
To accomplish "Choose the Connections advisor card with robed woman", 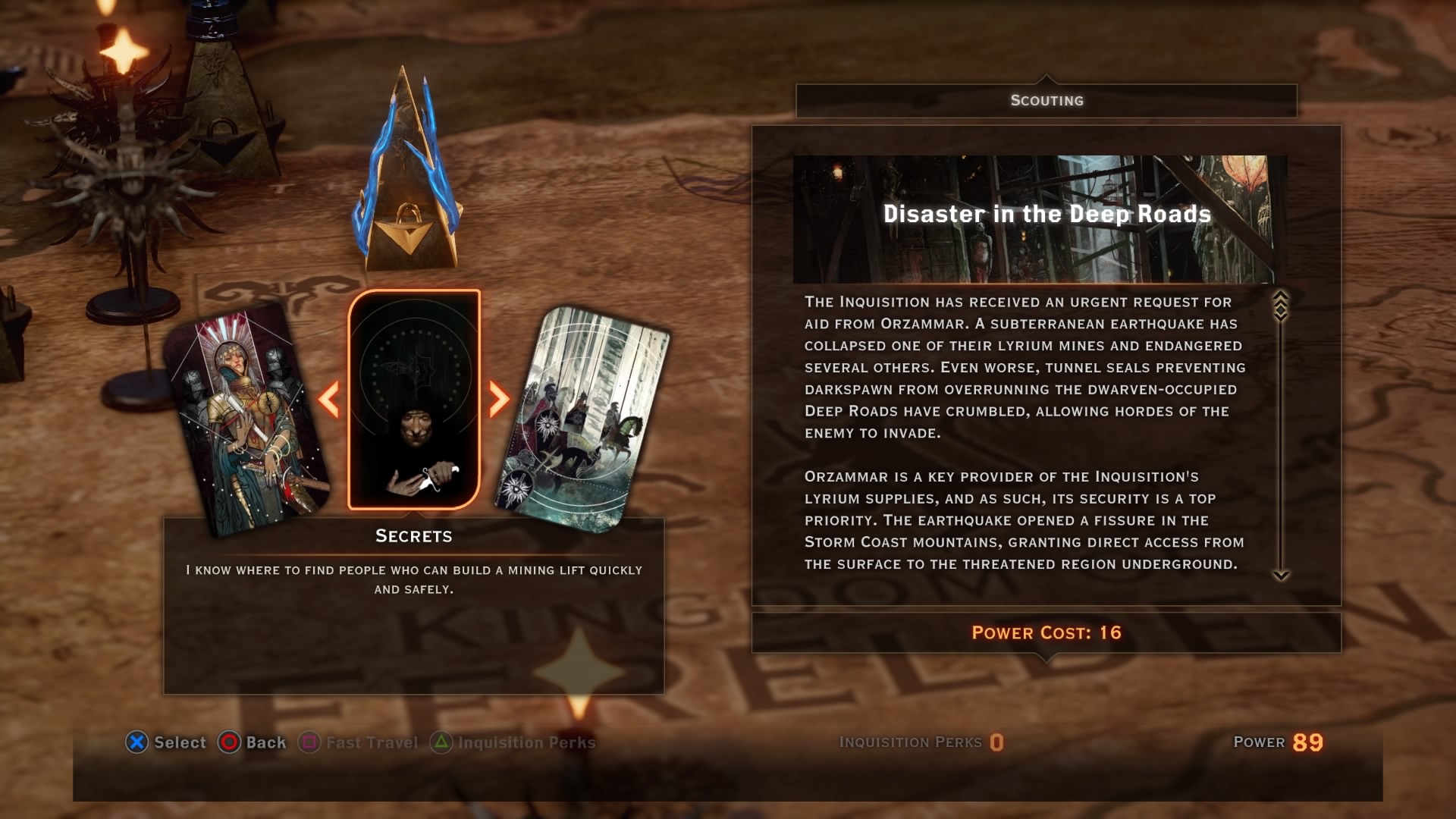I will click(246, 419).
